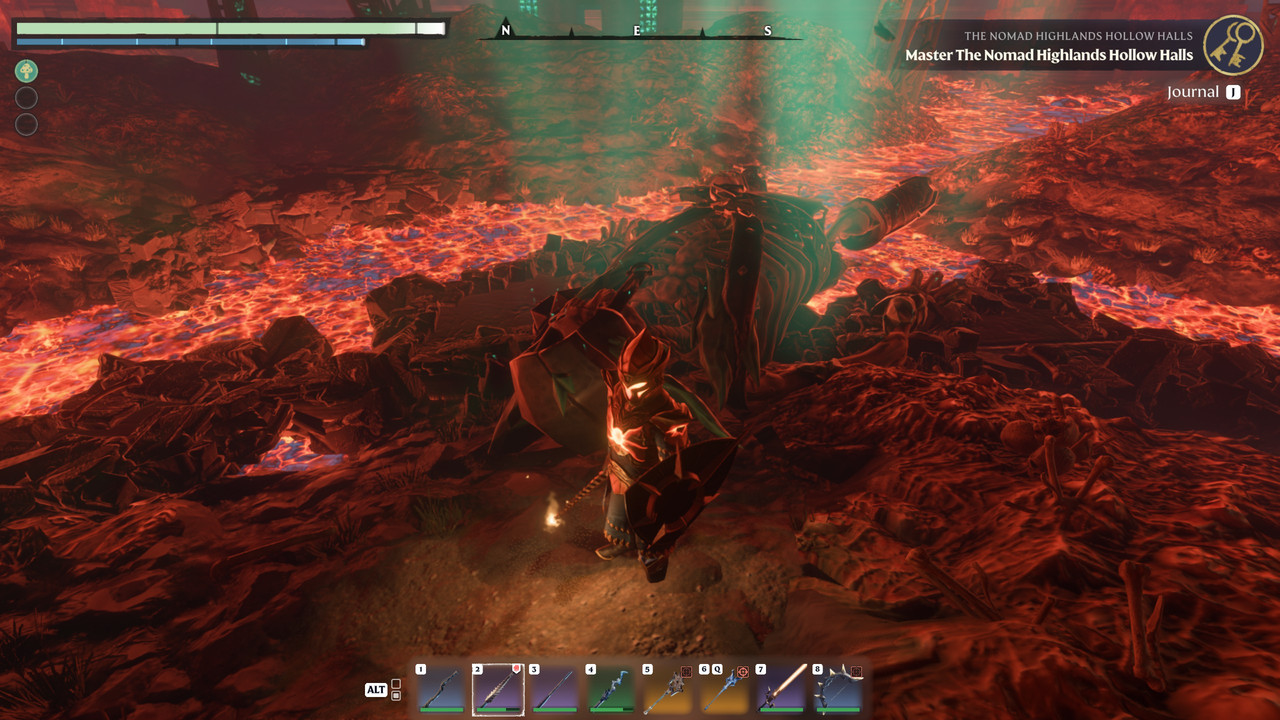The image size is (1280, 720).
Task: Click the golden keys quest icon
Action: click(x=1233, y=45)
